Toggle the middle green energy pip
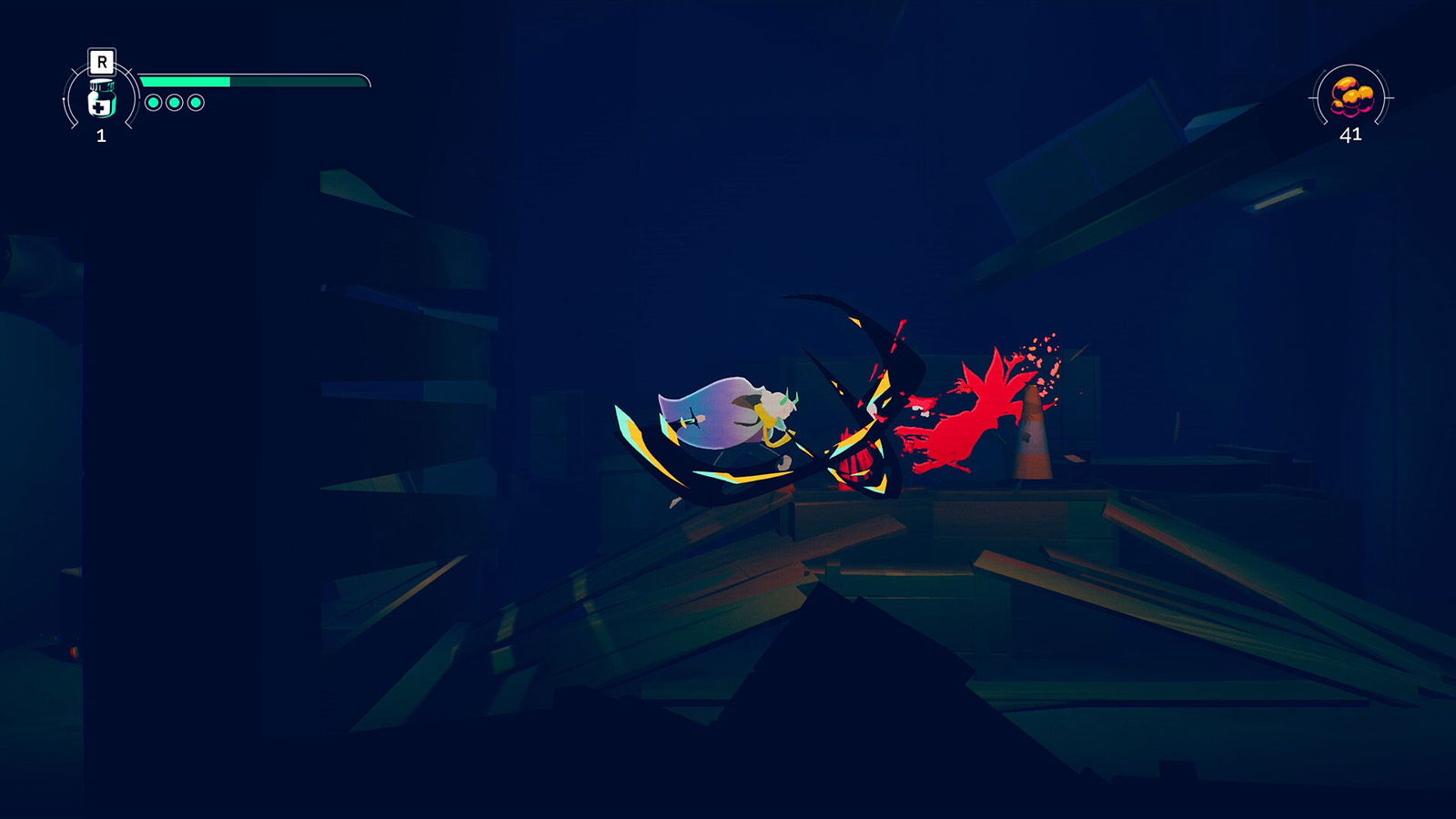This screenshot has height=819, width=1456. (174, 103)
